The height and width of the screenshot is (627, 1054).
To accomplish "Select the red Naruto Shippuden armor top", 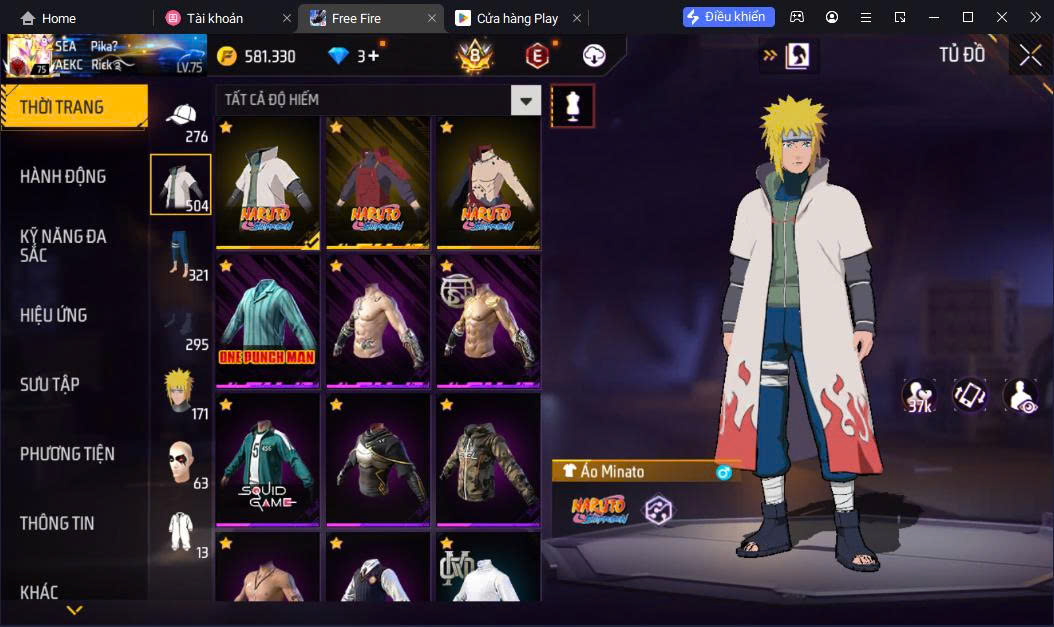I will pos(378,182).
